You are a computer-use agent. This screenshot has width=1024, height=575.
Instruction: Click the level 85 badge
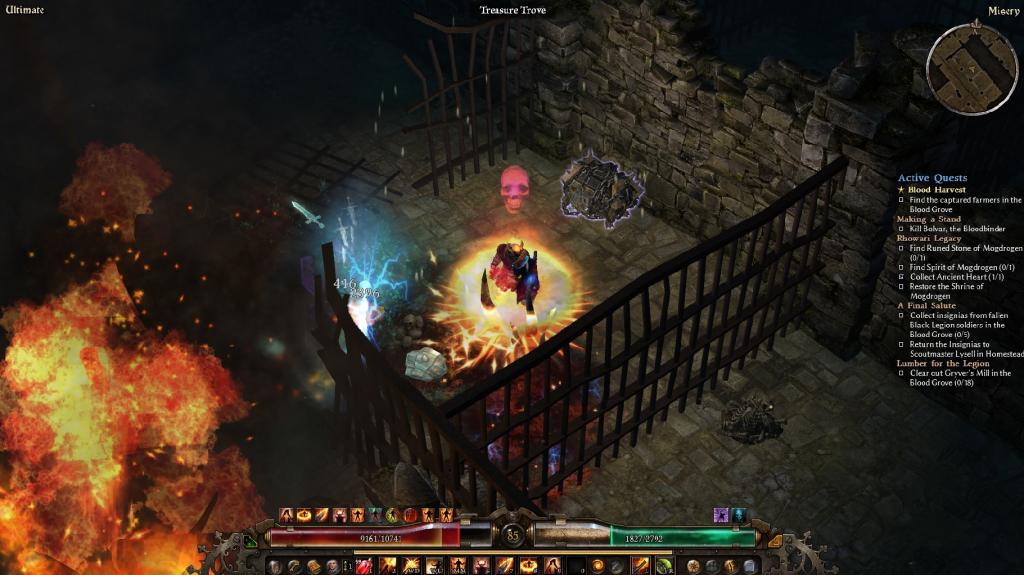[512, 535]
